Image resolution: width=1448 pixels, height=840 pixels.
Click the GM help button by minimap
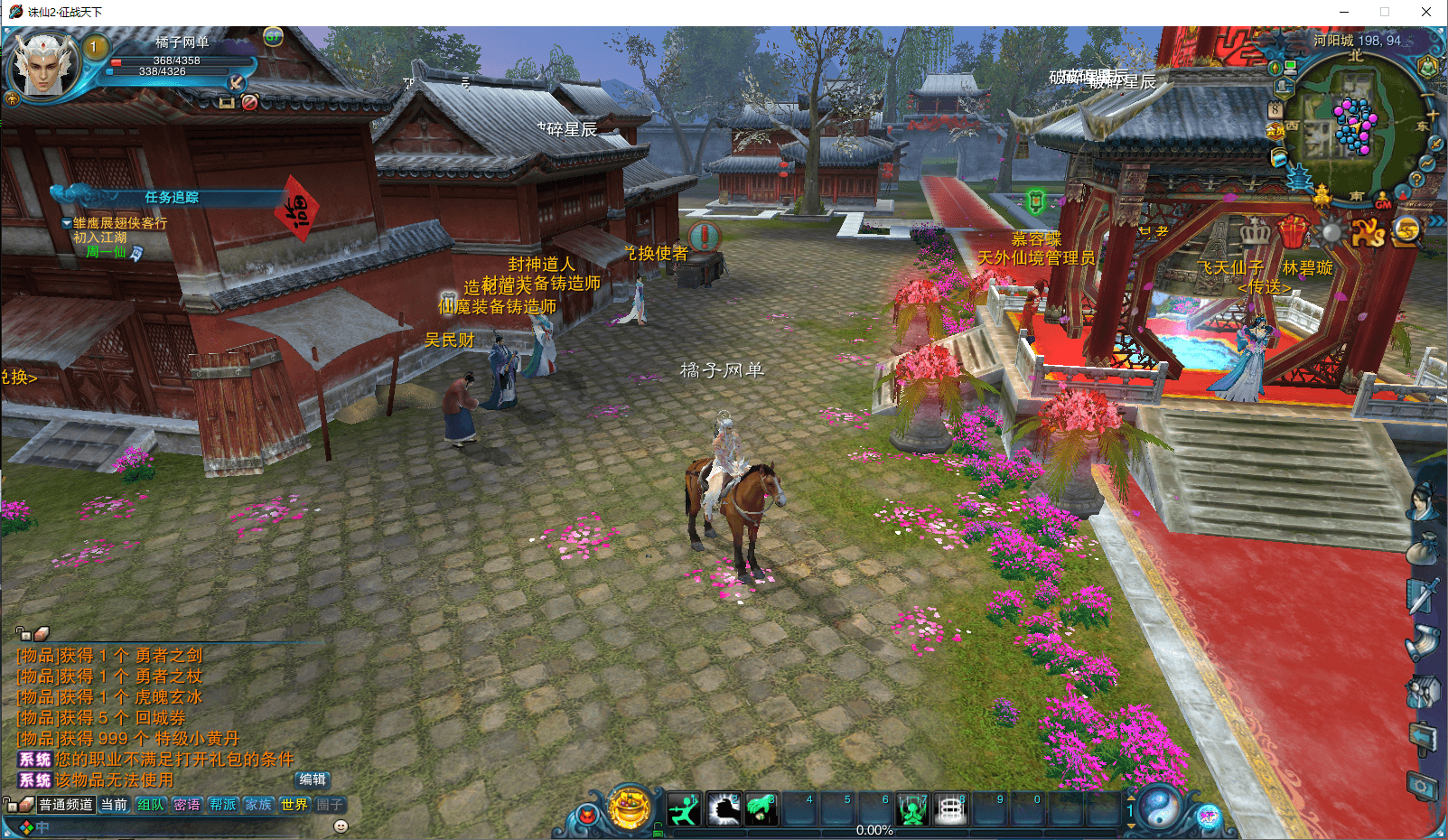1383,201
